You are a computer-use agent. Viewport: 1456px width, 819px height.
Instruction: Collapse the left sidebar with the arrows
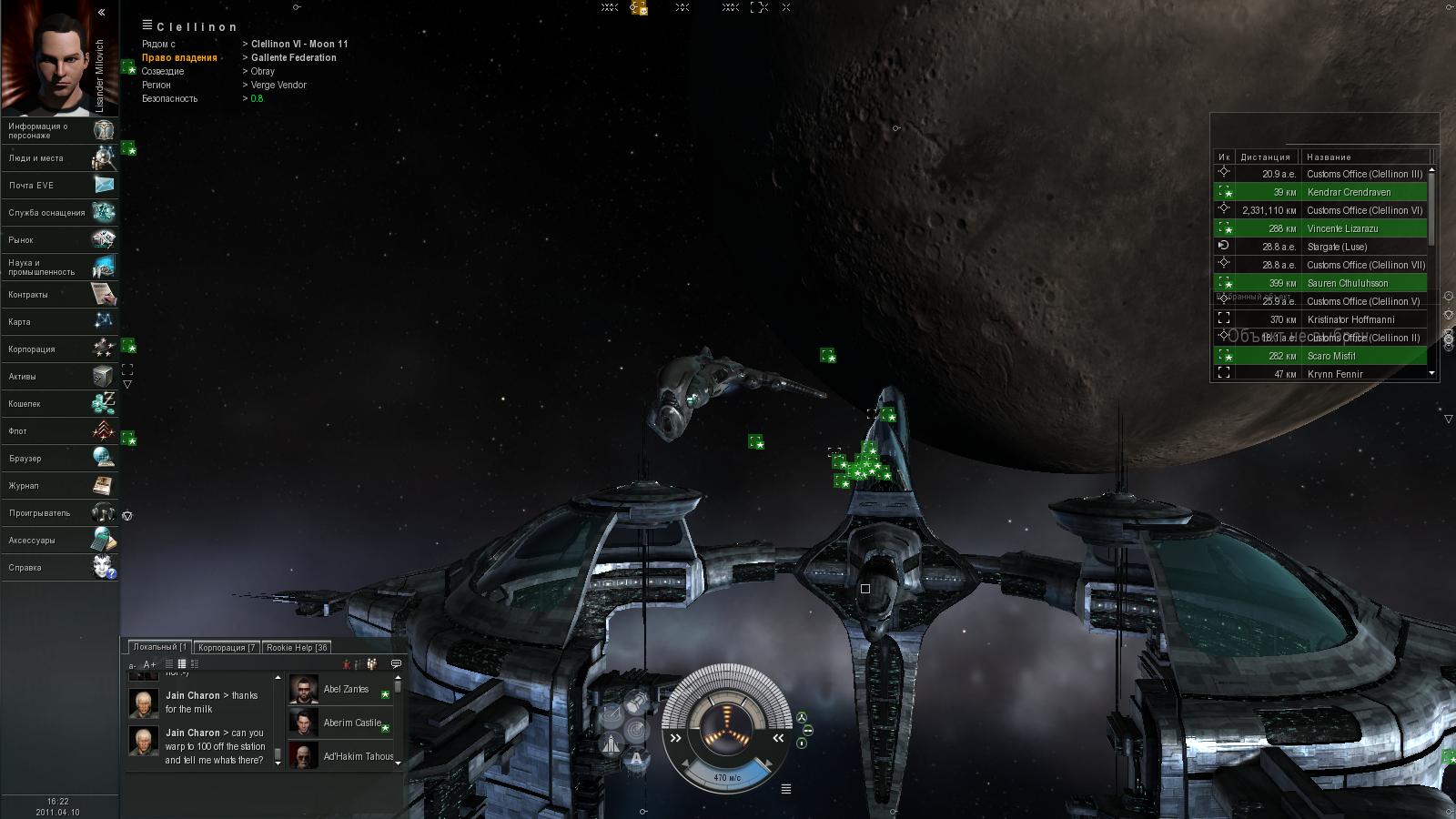[x=101, y=13]
